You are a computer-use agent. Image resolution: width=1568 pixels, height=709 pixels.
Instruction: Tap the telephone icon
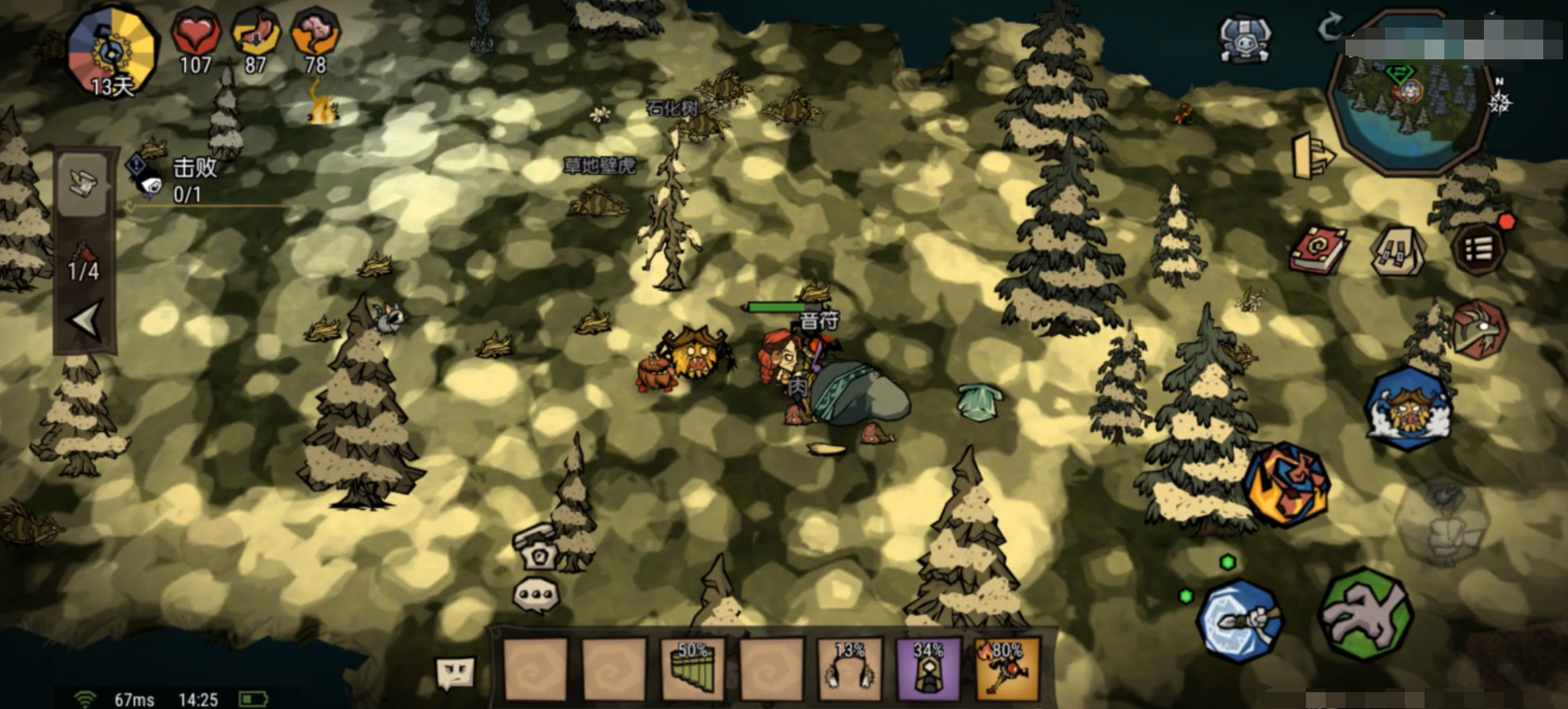click(x=537, y=547)
